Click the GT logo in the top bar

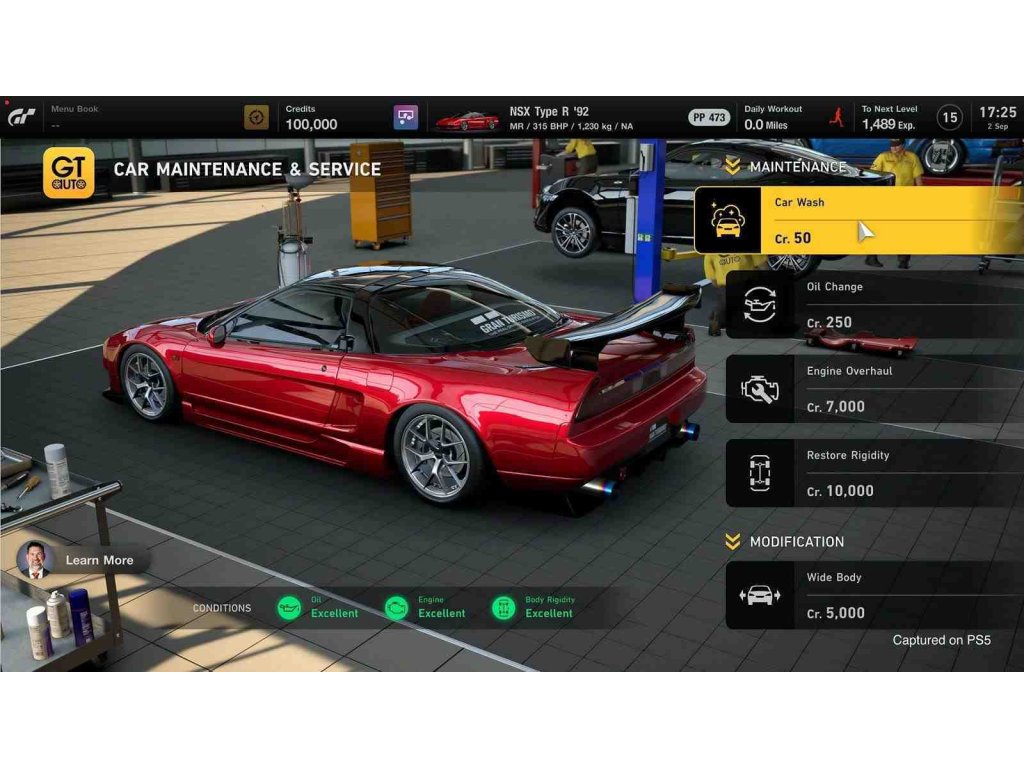23,117
